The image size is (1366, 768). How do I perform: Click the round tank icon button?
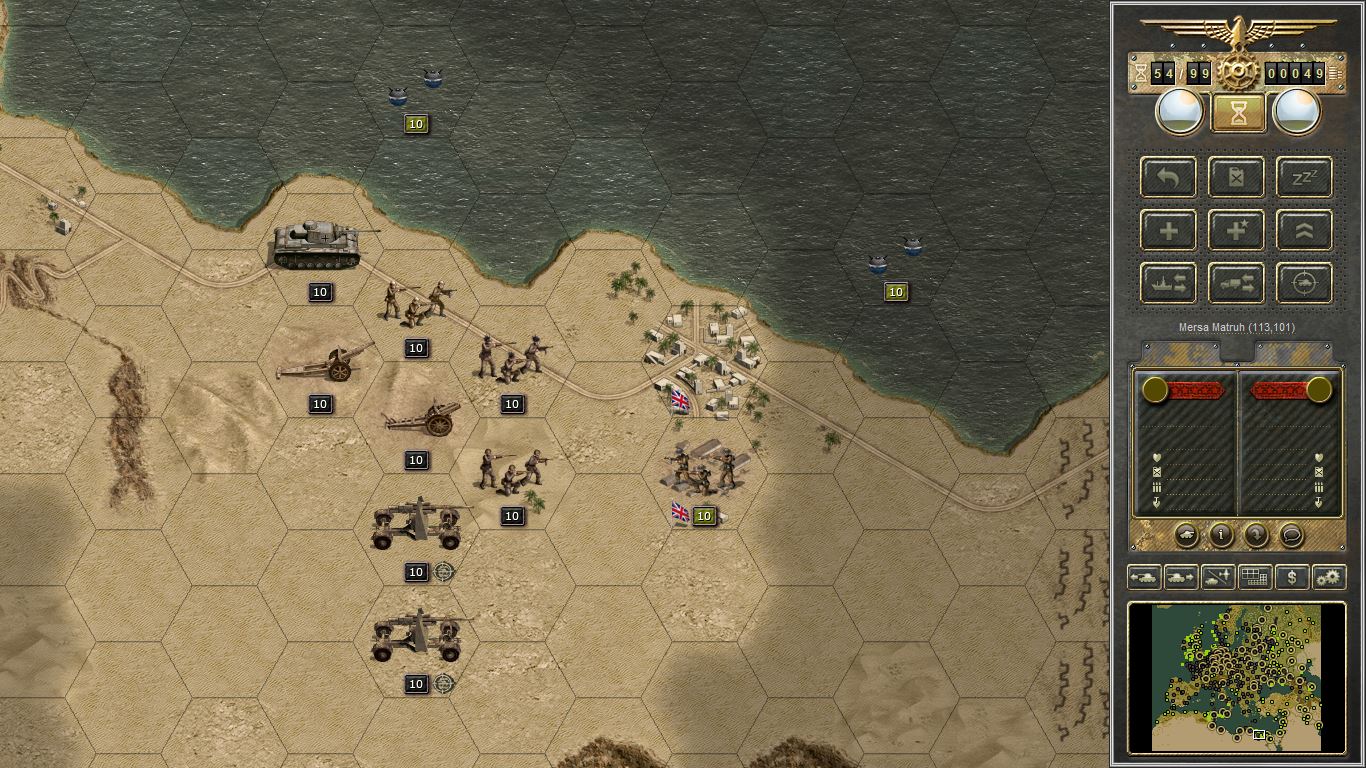tap(1186, 535)
